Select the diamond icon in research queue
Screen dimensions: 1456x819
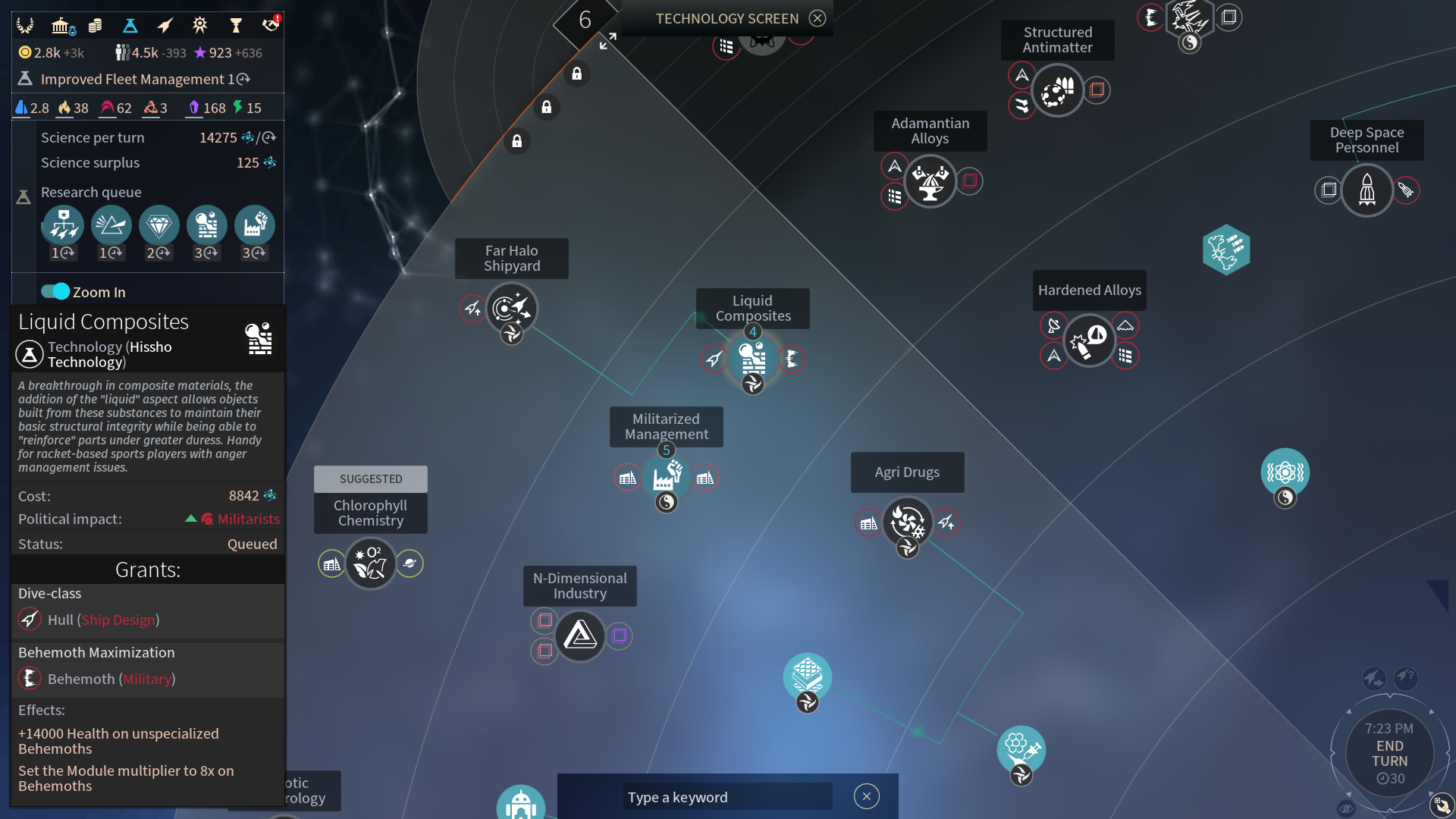(x=158, y=225)
